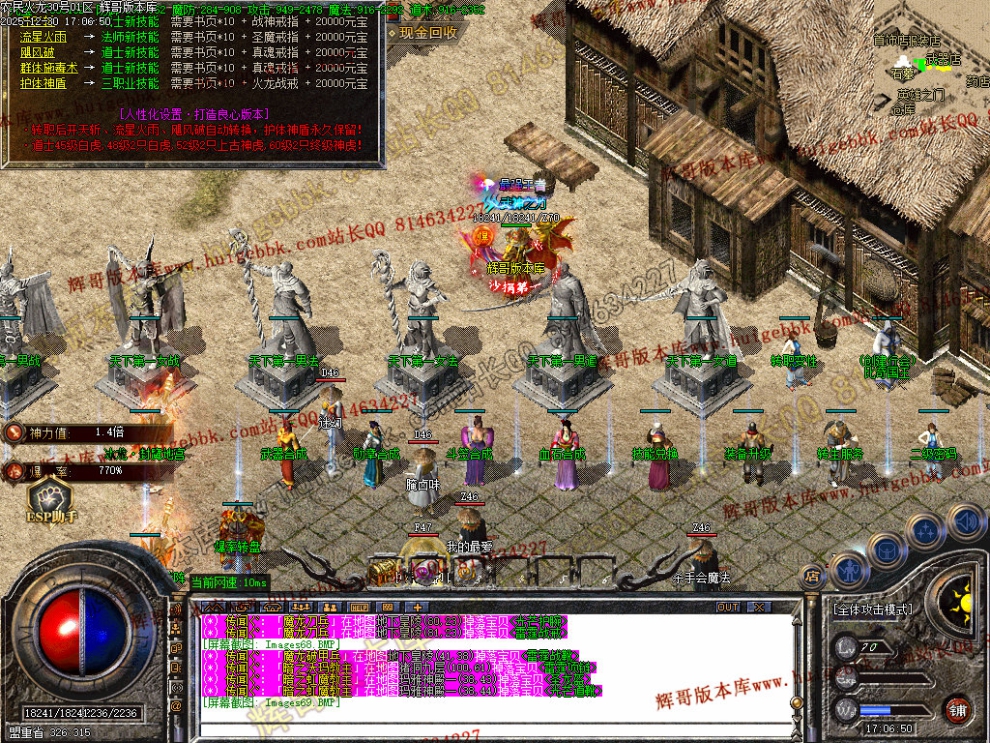Close the chat panel with X button
The height and width of the screenshot is (743, 990).
click(x=759, y=607)
